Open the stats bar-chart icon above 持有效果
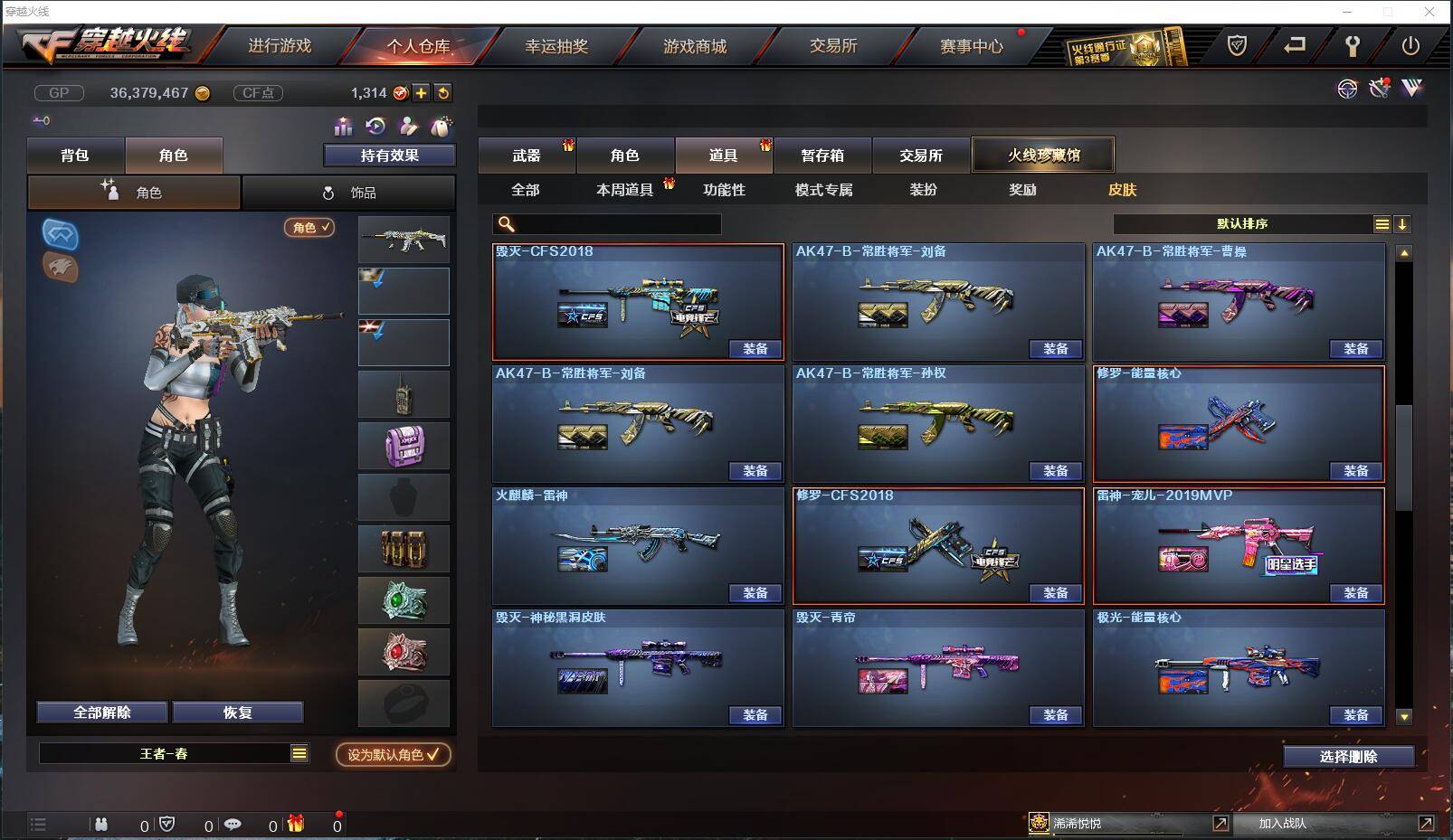Screen dimensions: 1453x840 344,127
